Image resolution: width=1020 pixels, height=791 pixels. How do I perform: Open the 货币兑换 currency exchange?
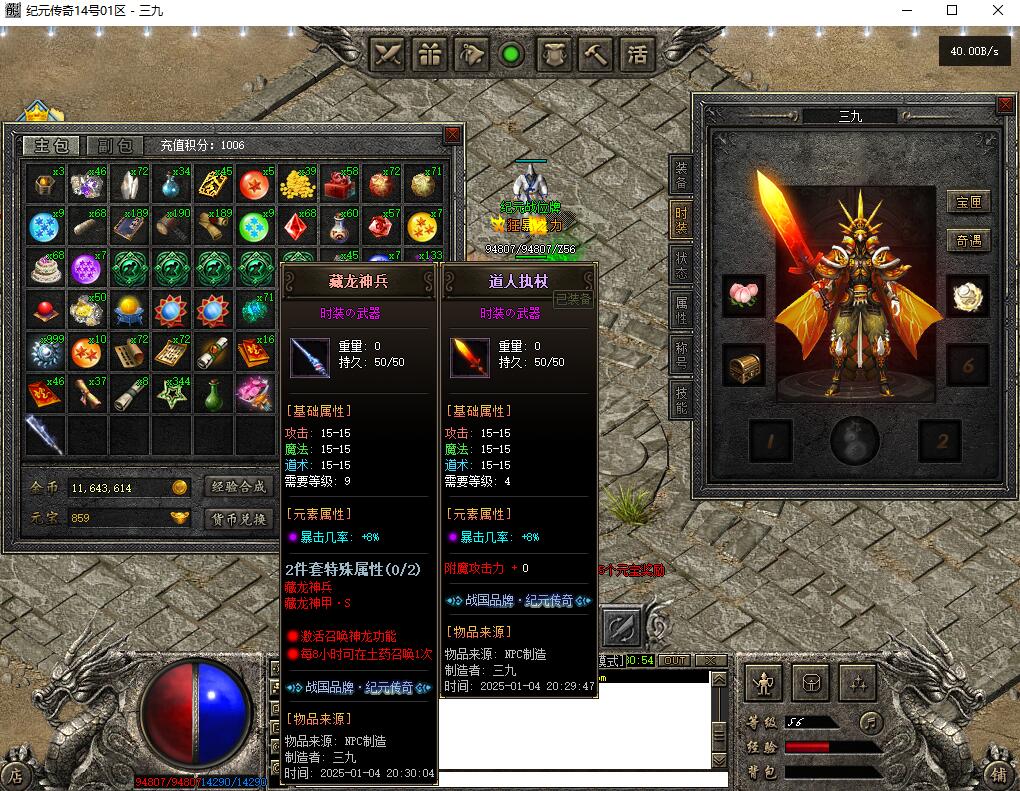click(239, 519)
